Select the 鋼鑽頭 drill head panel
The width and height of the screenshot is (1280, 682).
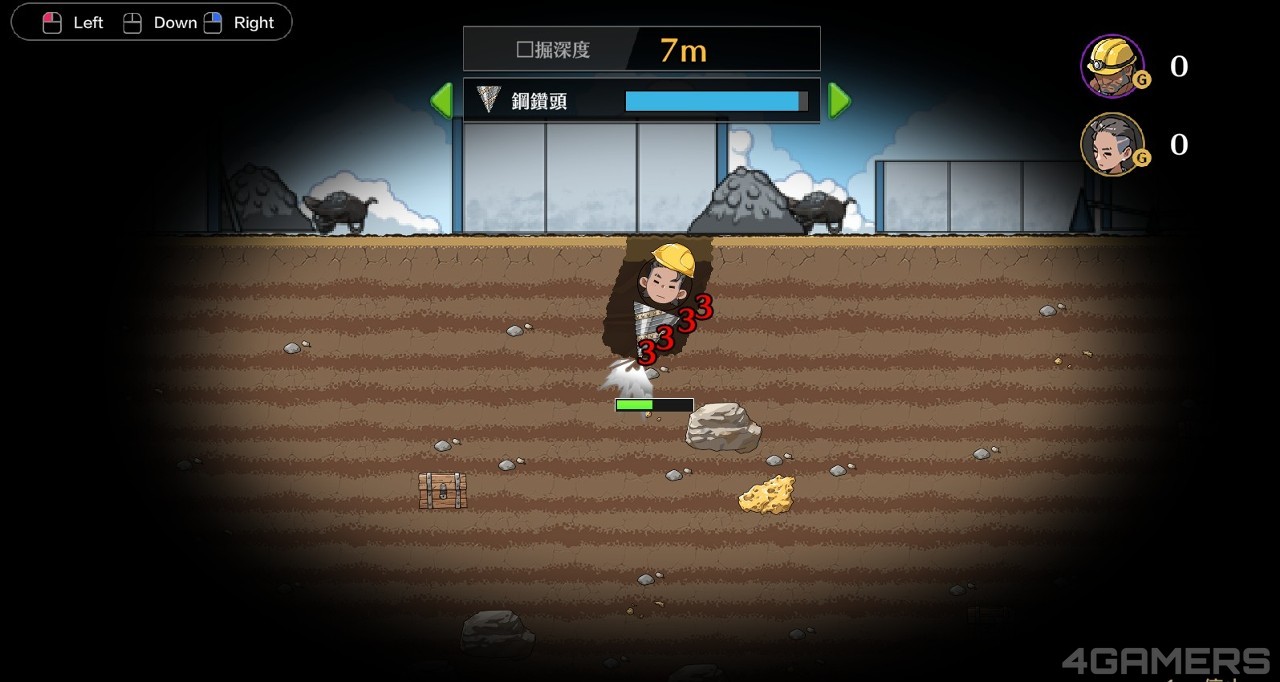click(641, 100)
